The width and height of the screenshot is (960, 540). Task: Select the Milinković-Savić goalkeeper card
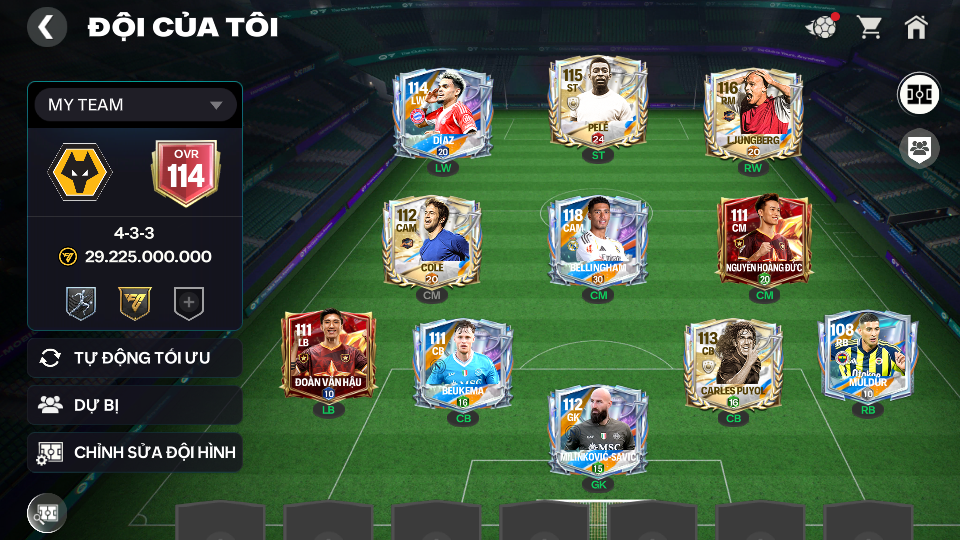[597, 432]
